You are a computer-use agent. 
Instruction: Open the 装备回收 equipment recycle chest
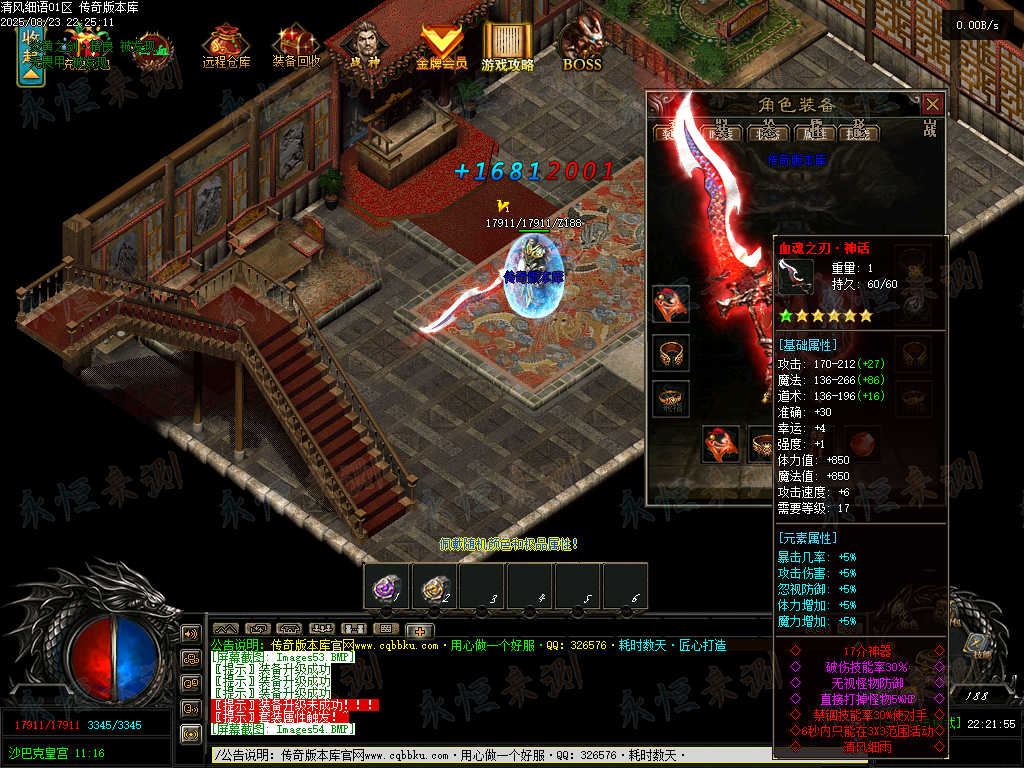tap(297, 47)
